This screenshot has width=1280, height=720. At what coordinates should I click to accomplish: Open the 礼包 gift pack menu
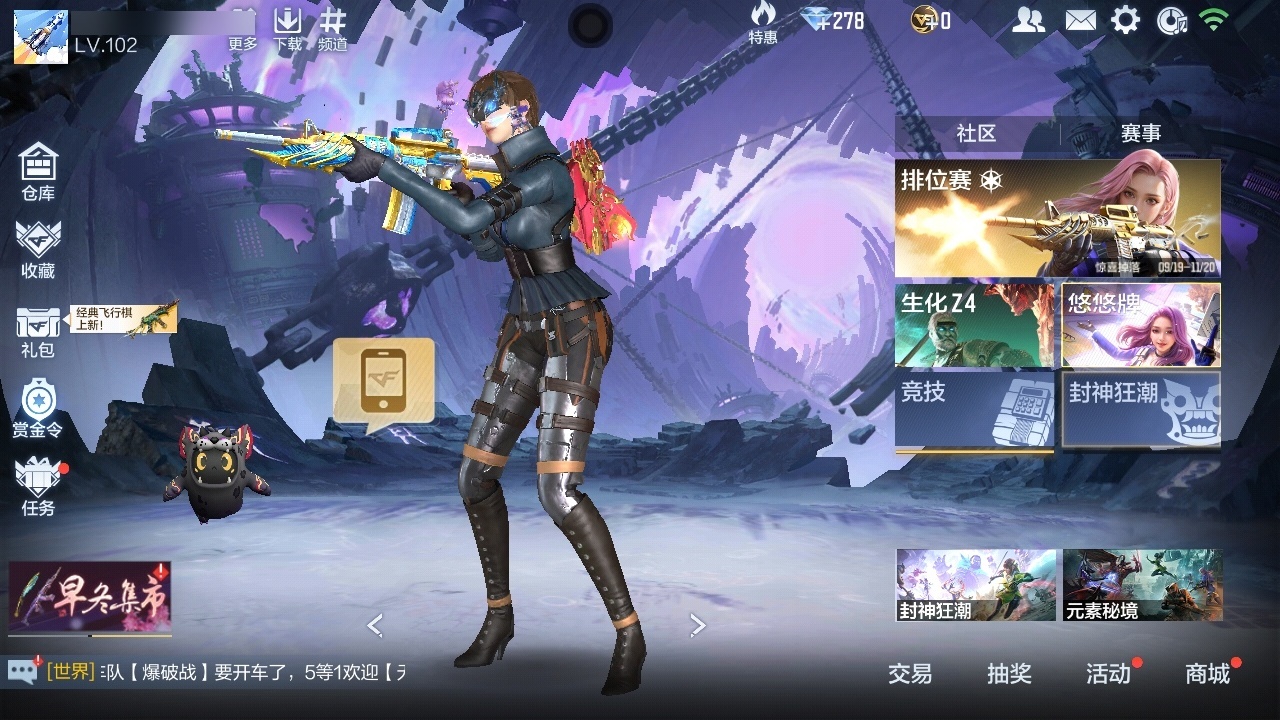38,330
